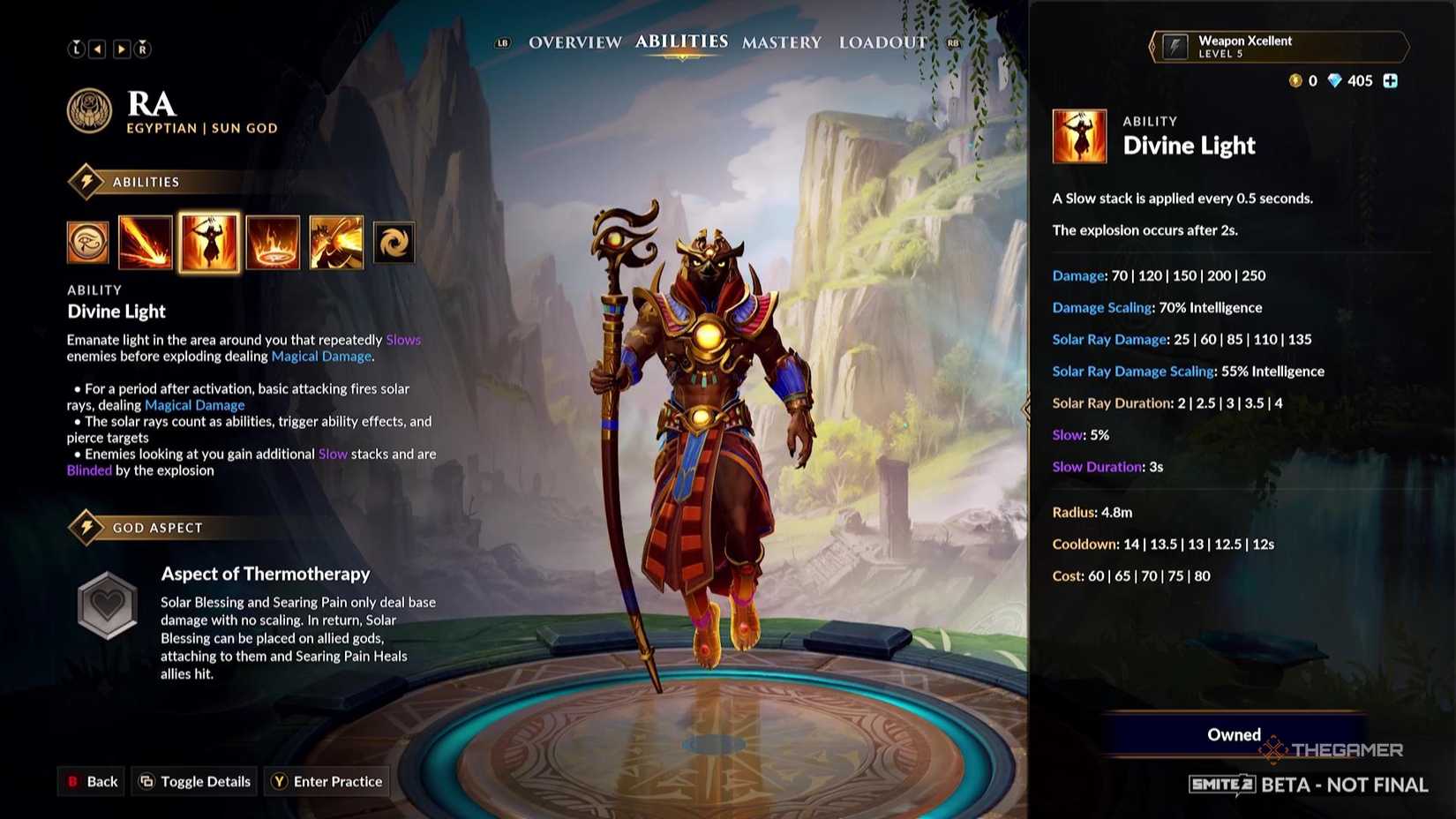Toggle Details with the view switch
Screen dimensions: 1456x819
click(x=194, y=781)
